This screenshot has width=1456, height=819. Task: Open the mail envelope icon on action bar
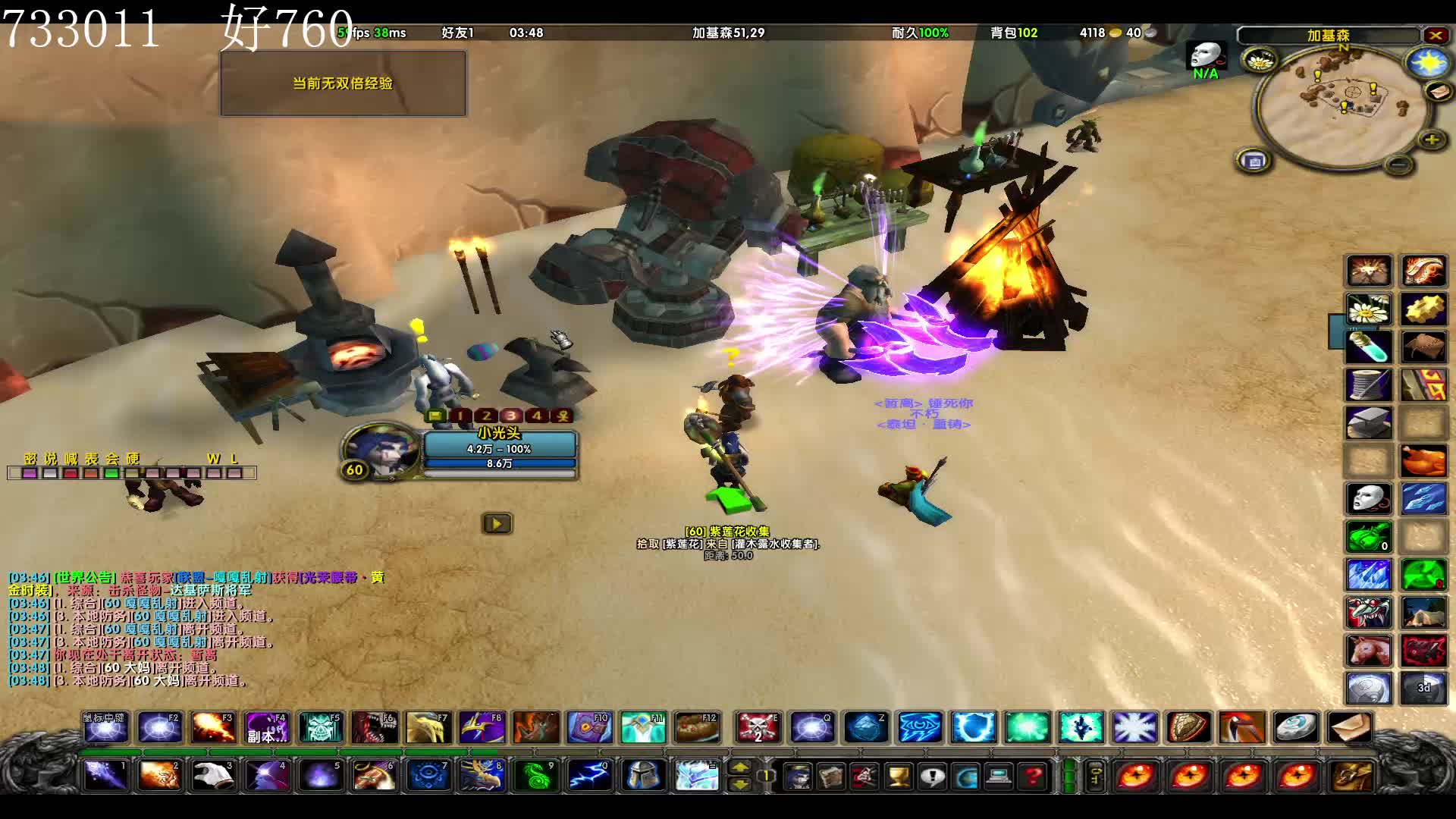click(1350, 727)
